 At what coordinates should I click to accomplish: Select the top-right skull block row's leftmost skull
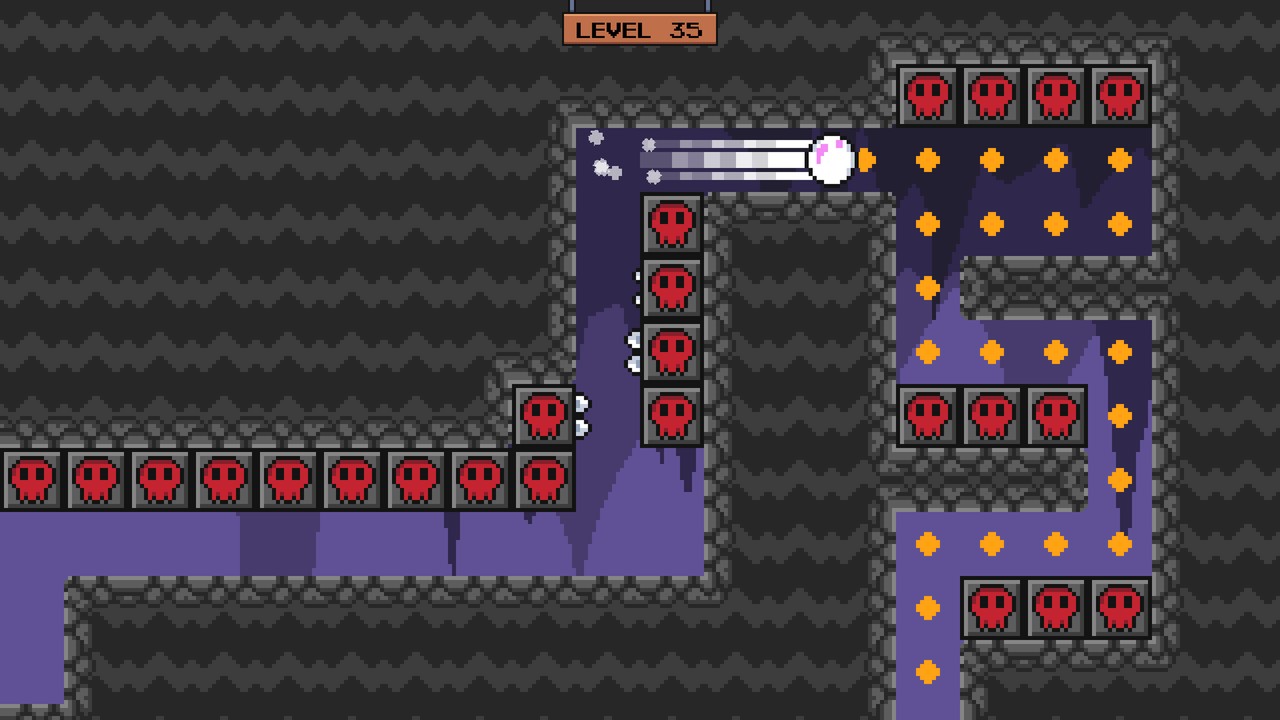tap(929, 93)
